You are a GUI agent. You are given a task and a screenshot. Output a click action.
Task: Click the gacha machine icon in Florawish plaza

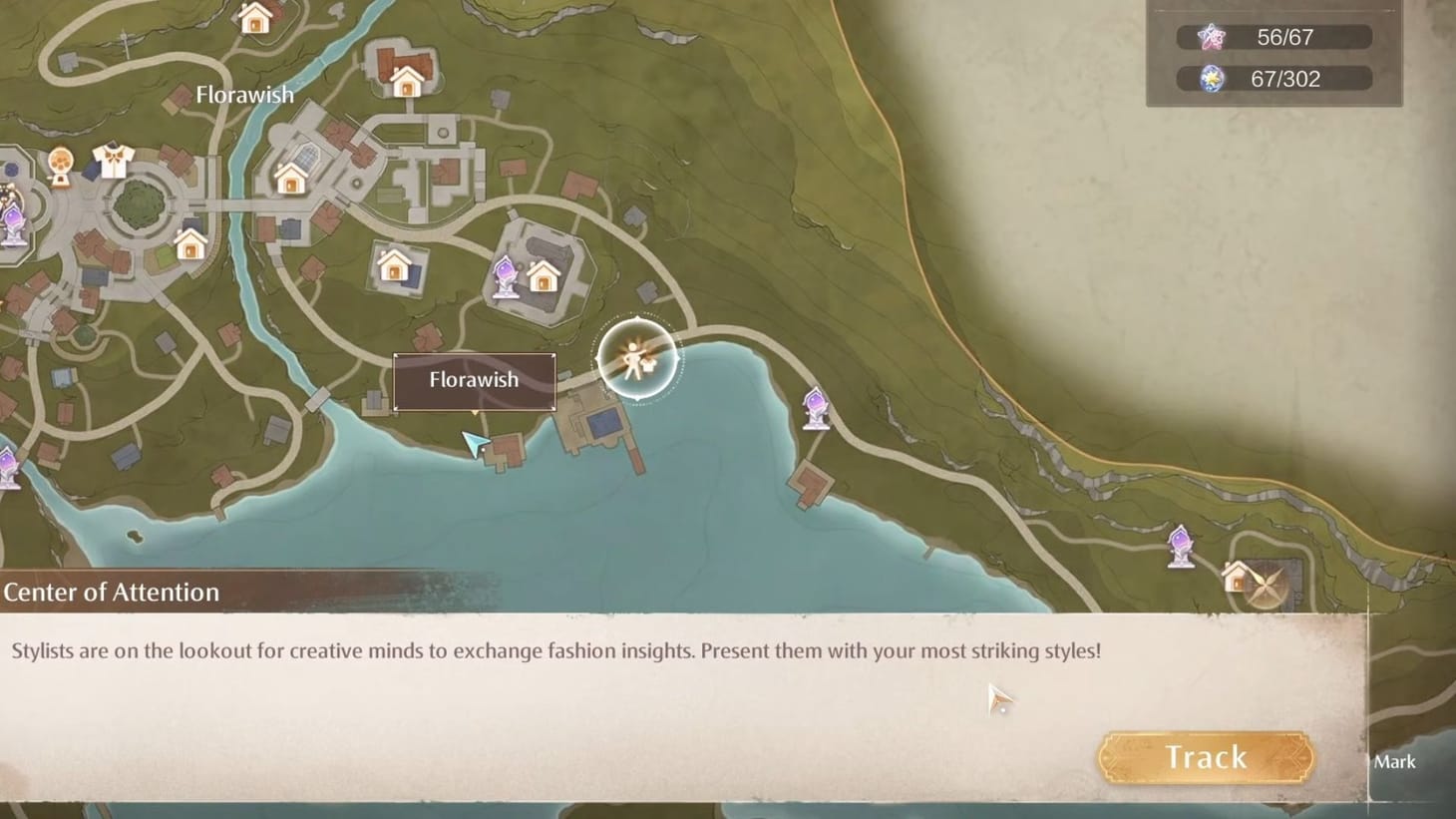(60, 162)
